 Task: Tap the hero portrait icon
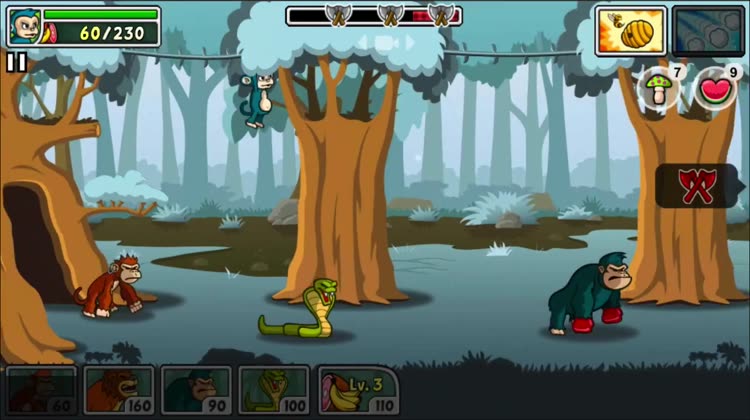point(24,27)
